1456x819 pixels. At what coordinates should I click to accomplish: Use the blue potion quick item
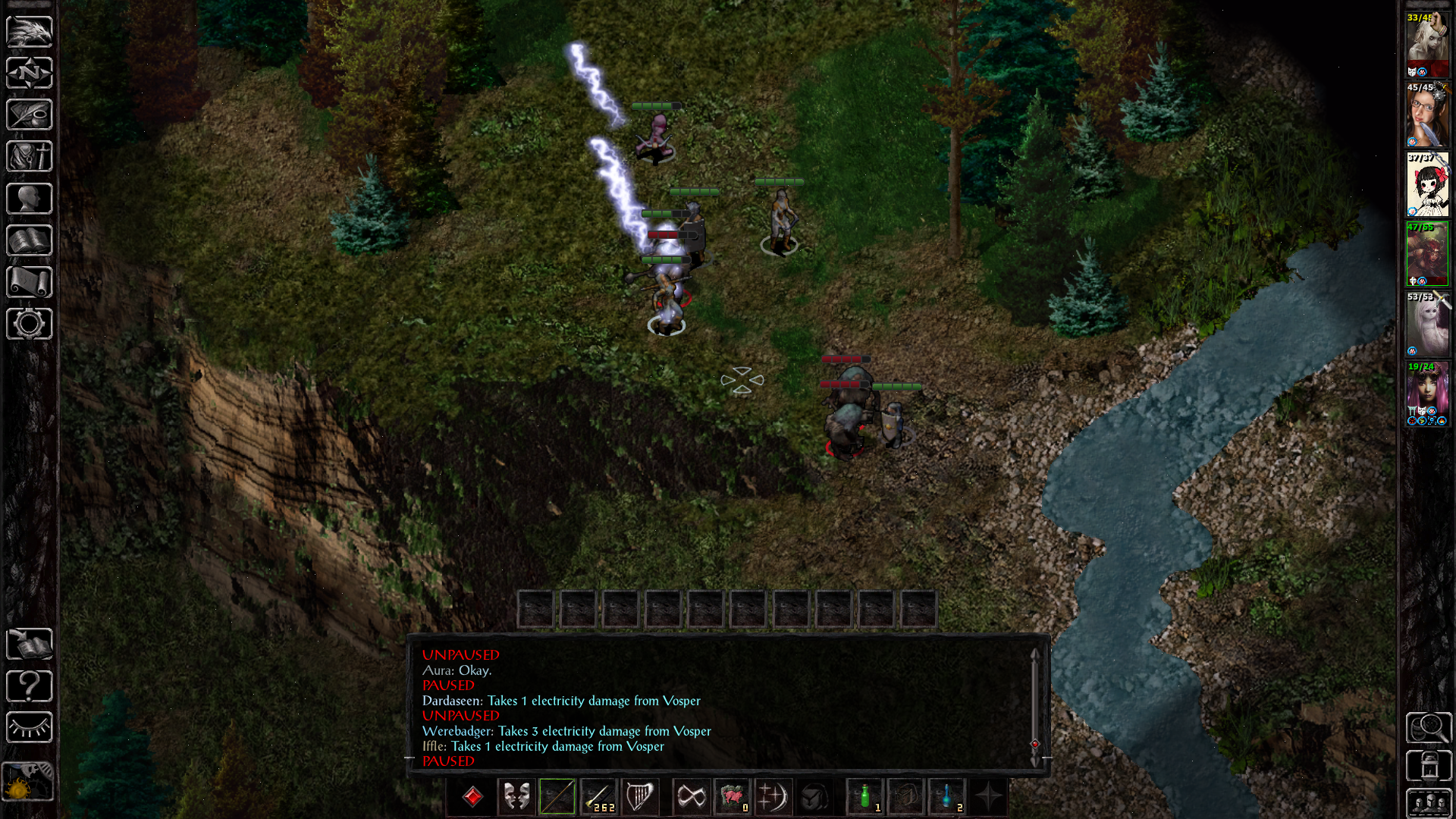click(947, 797)
